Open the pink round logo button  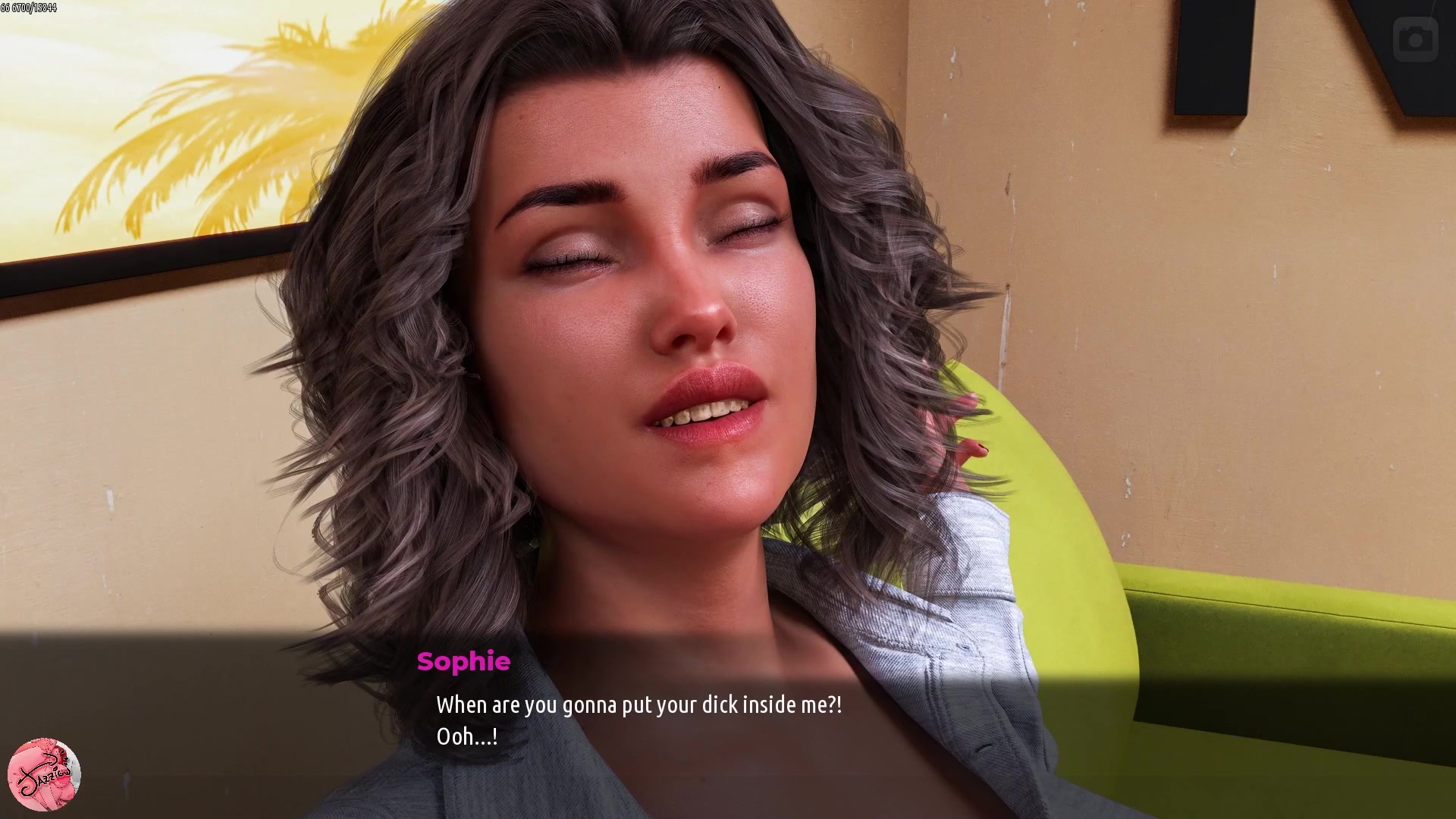44,774
